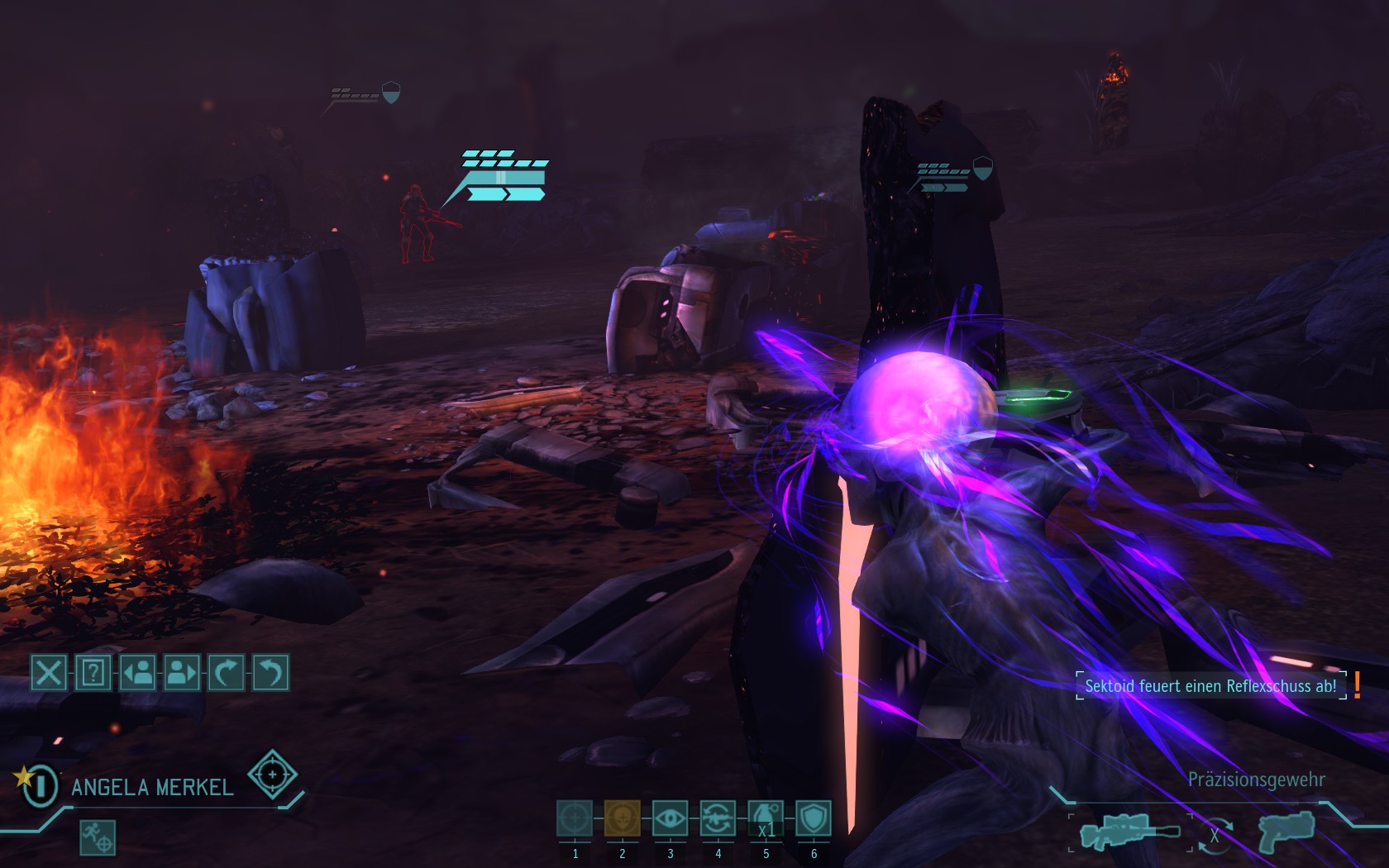Rotate camera with the clockwise arrow button
This screenshot has height=868, width=1389.
pos(226,673)
